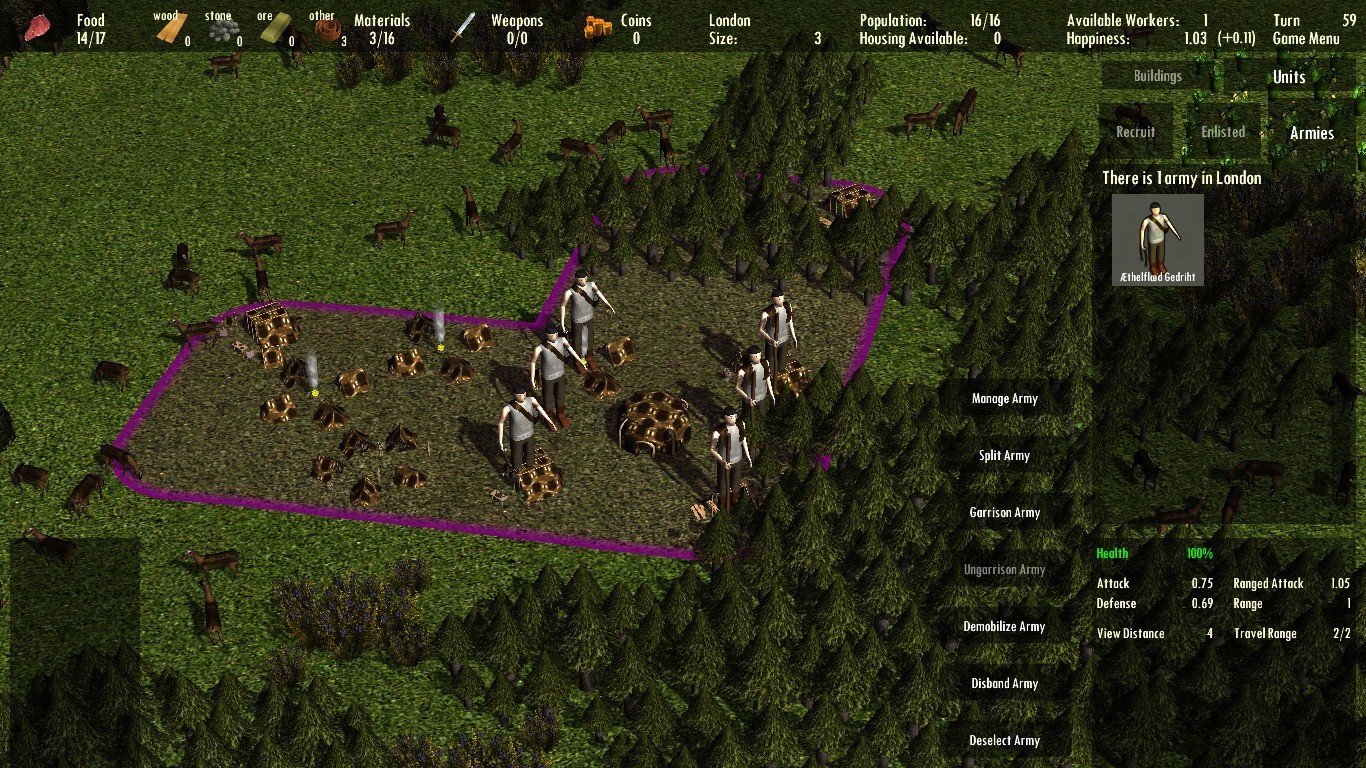Screen dimensions: 1366x768
Task: Toggle the Units panel on
Action: 1288,76
